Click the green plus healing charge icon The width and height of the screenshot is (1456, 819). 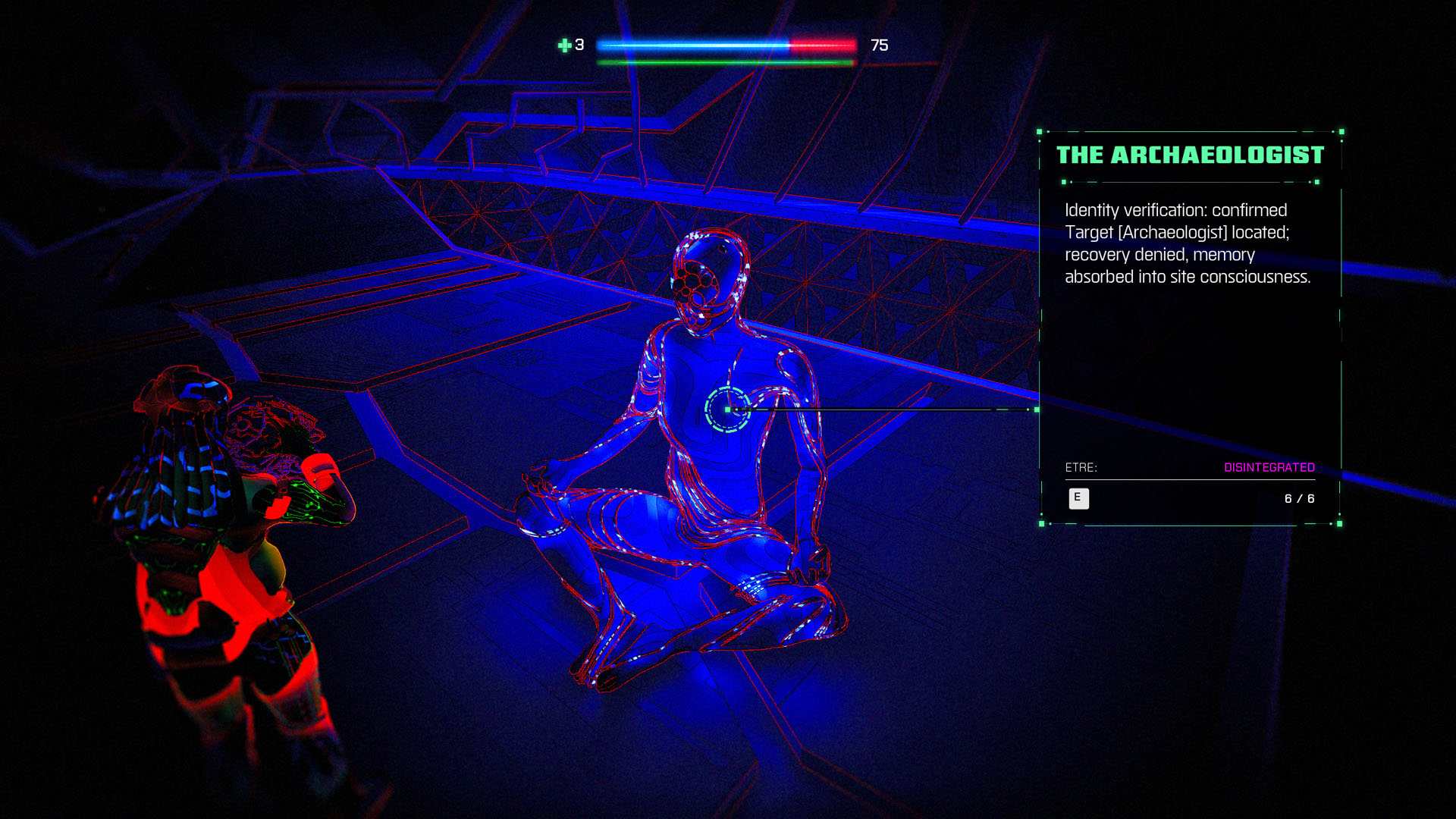[x=564, y=45]
